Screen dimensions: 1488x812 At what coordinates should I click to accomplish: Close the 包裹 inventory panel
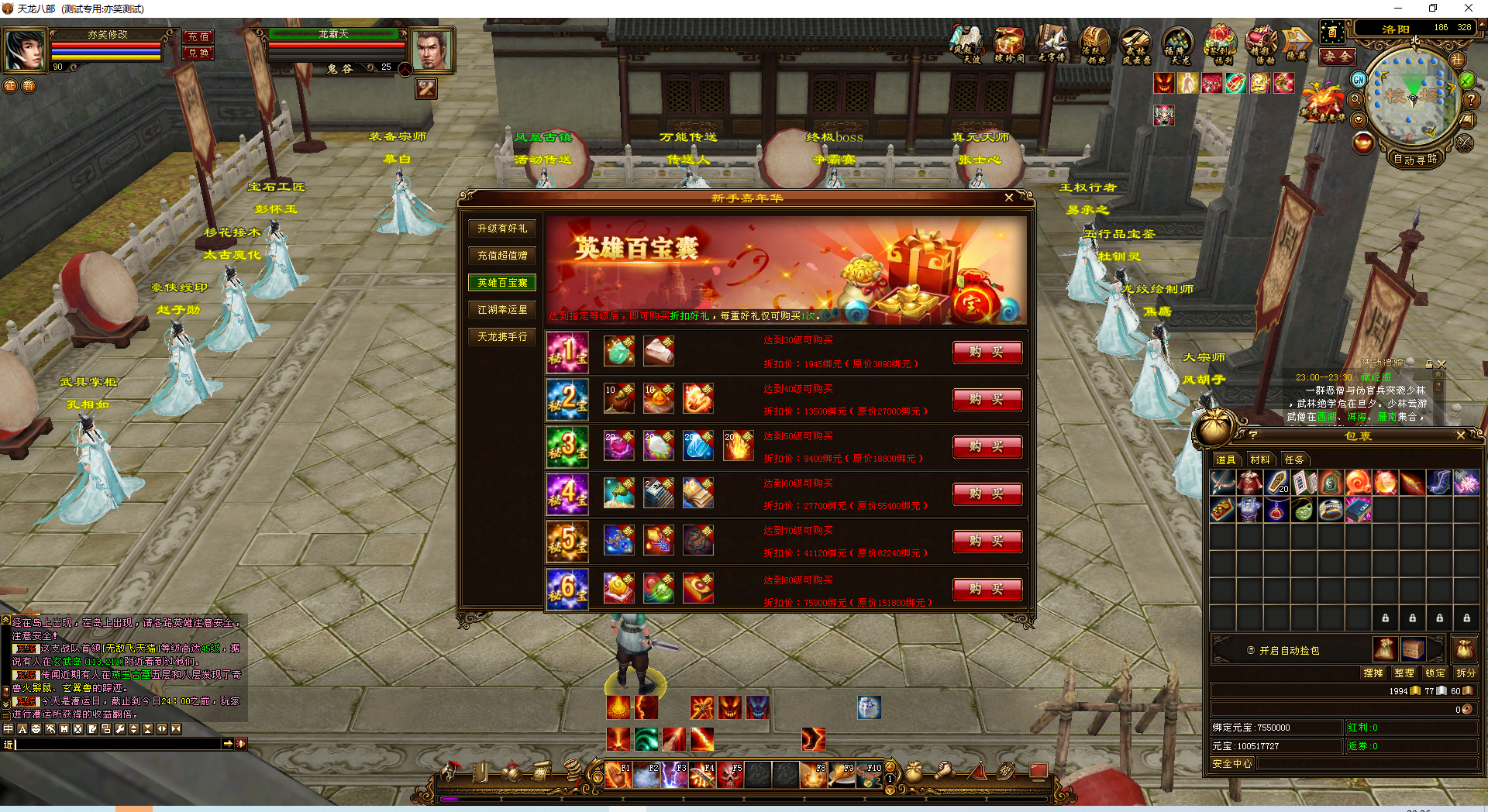[1461, 435]
